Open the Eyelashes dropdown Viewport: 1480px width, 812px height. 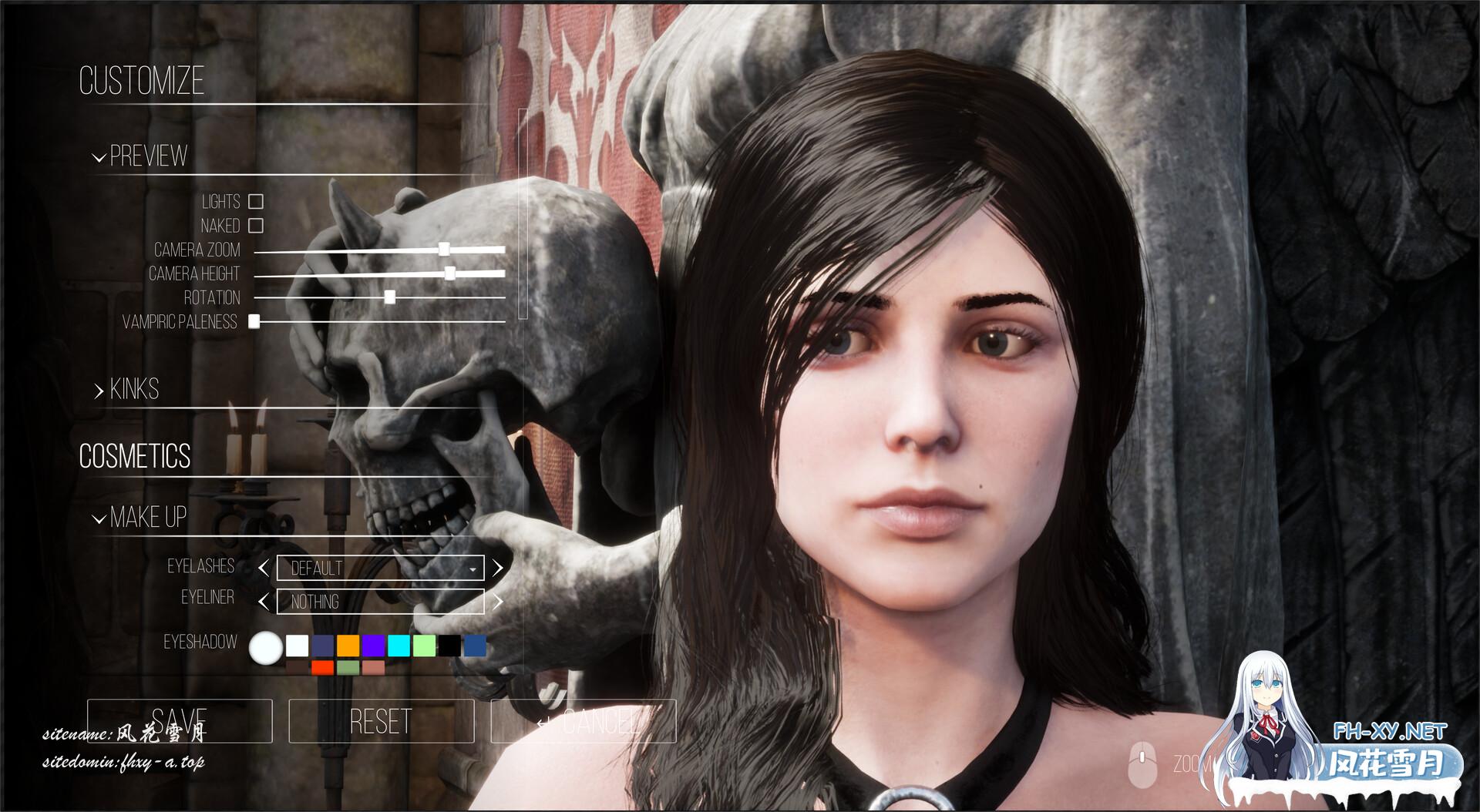(380, 569)
